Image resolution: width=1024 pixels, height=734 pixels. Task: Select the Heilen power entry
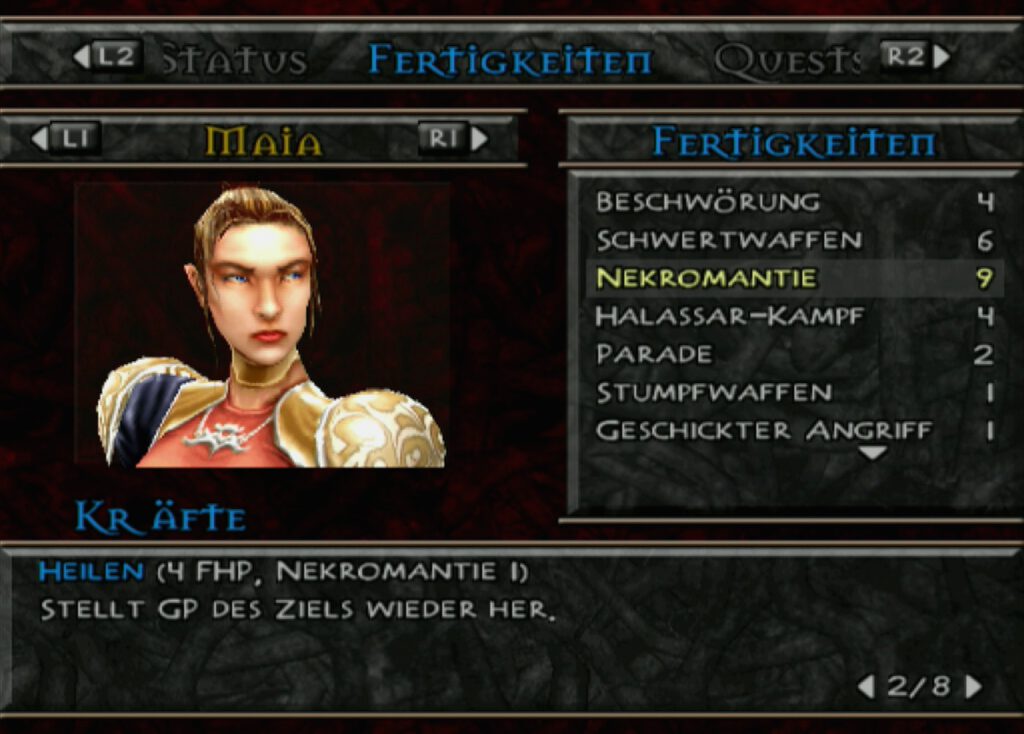click(x=91, y=572)
